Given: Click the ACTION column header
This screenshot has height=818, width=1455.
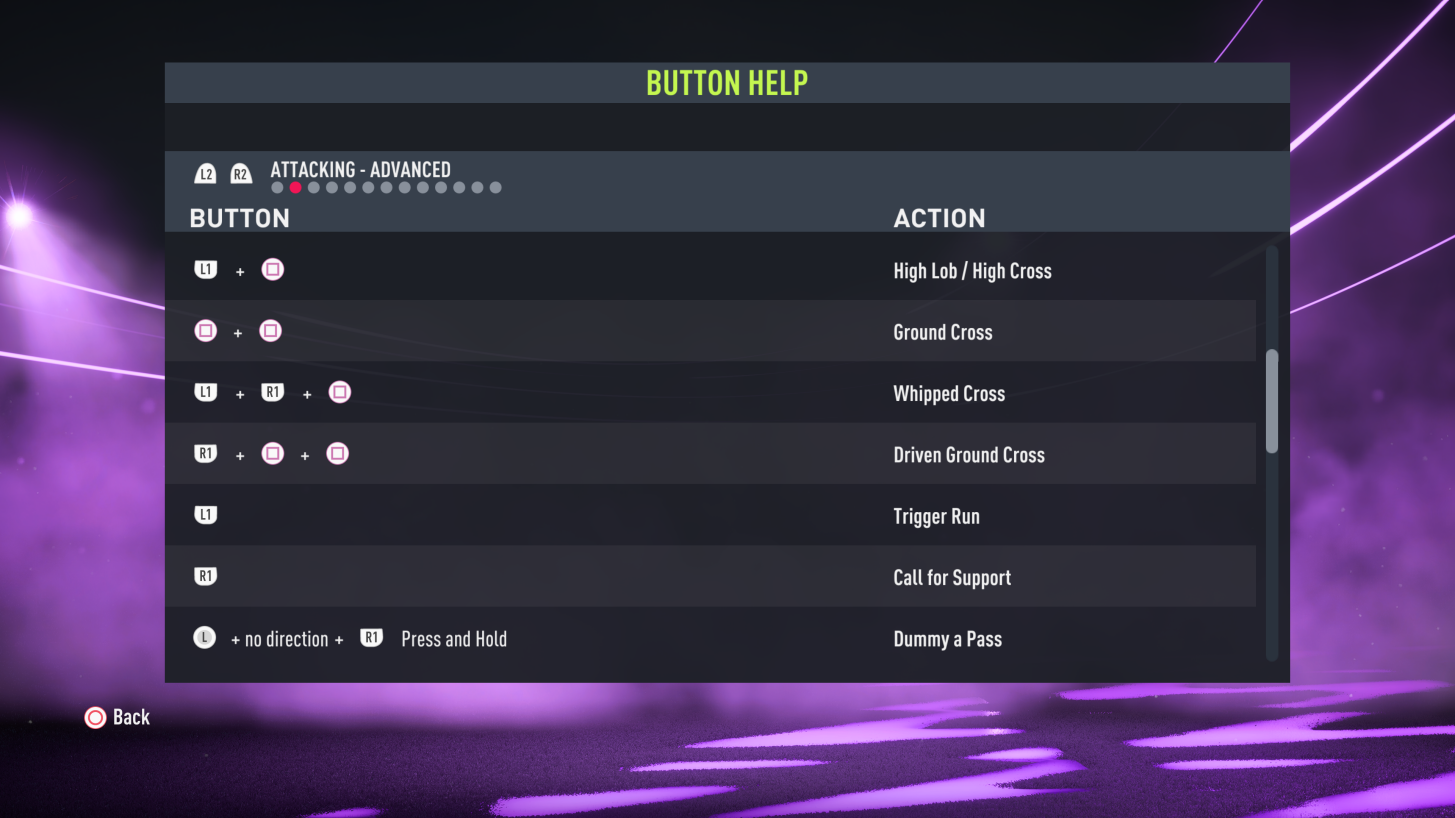Looking at the screenshot, I should coord(940,218).
